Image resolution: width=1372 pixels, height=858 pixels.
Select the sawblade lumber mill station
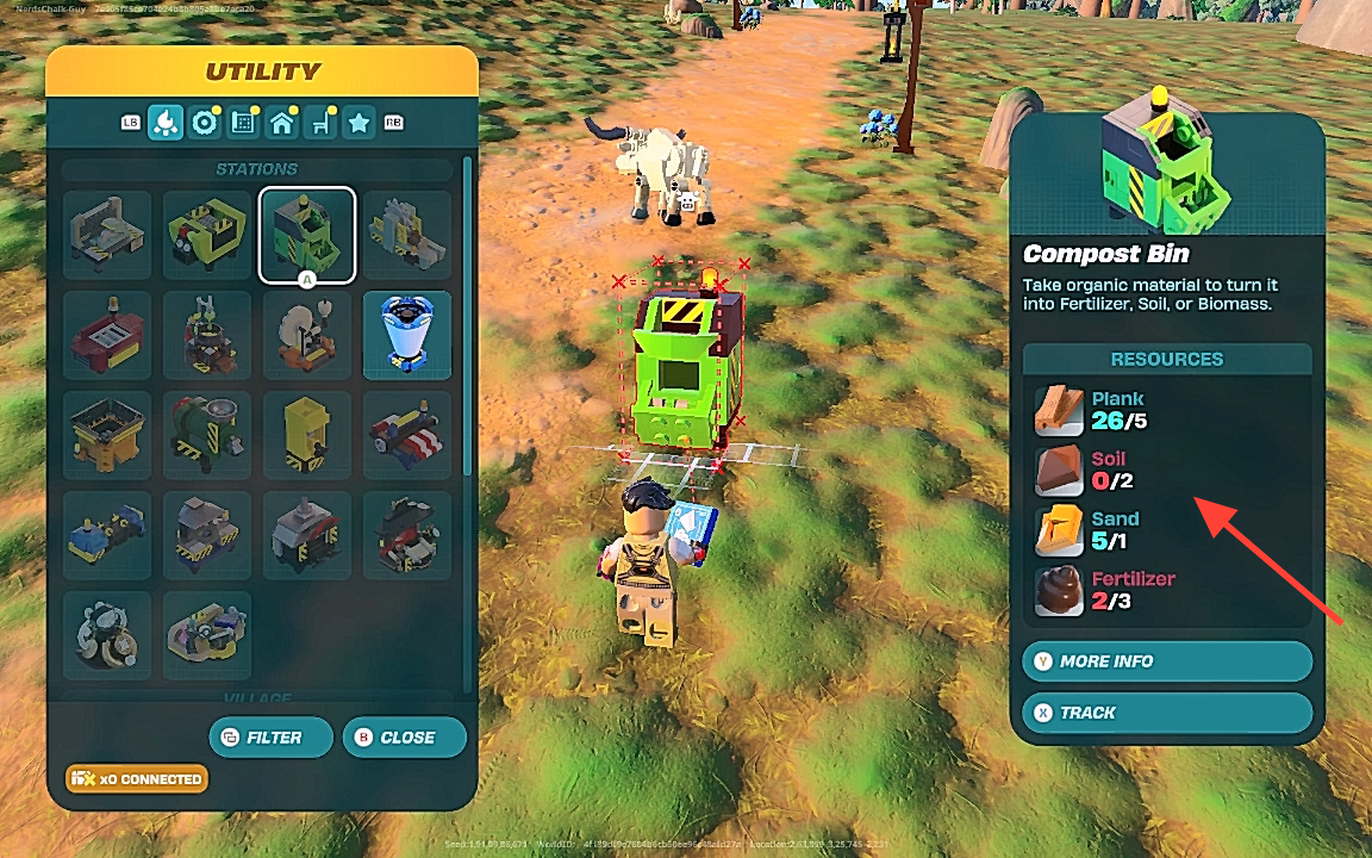407,235
